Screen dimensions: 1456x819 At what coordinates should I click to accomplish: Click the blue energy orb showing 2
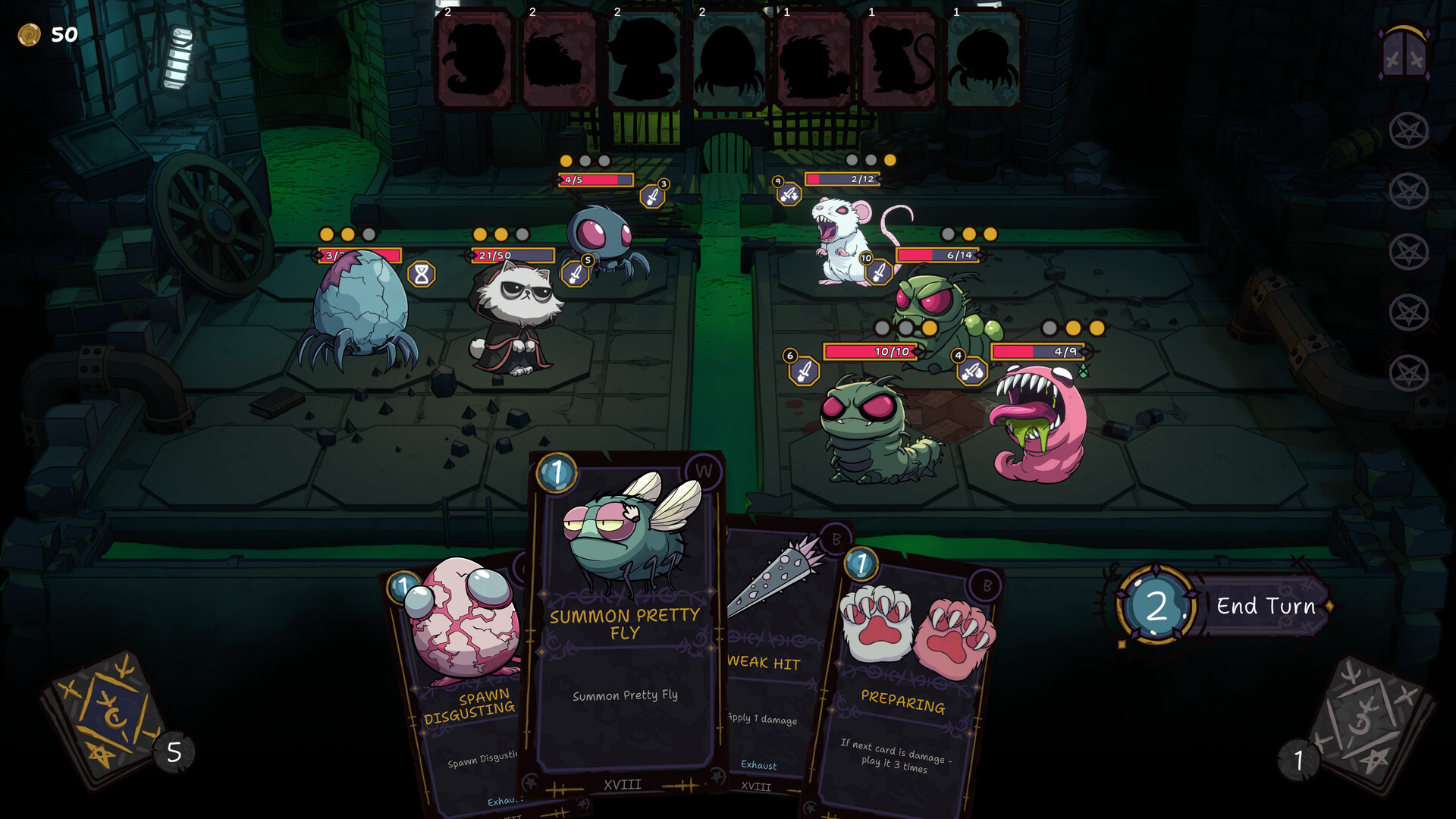point(1158,606)
